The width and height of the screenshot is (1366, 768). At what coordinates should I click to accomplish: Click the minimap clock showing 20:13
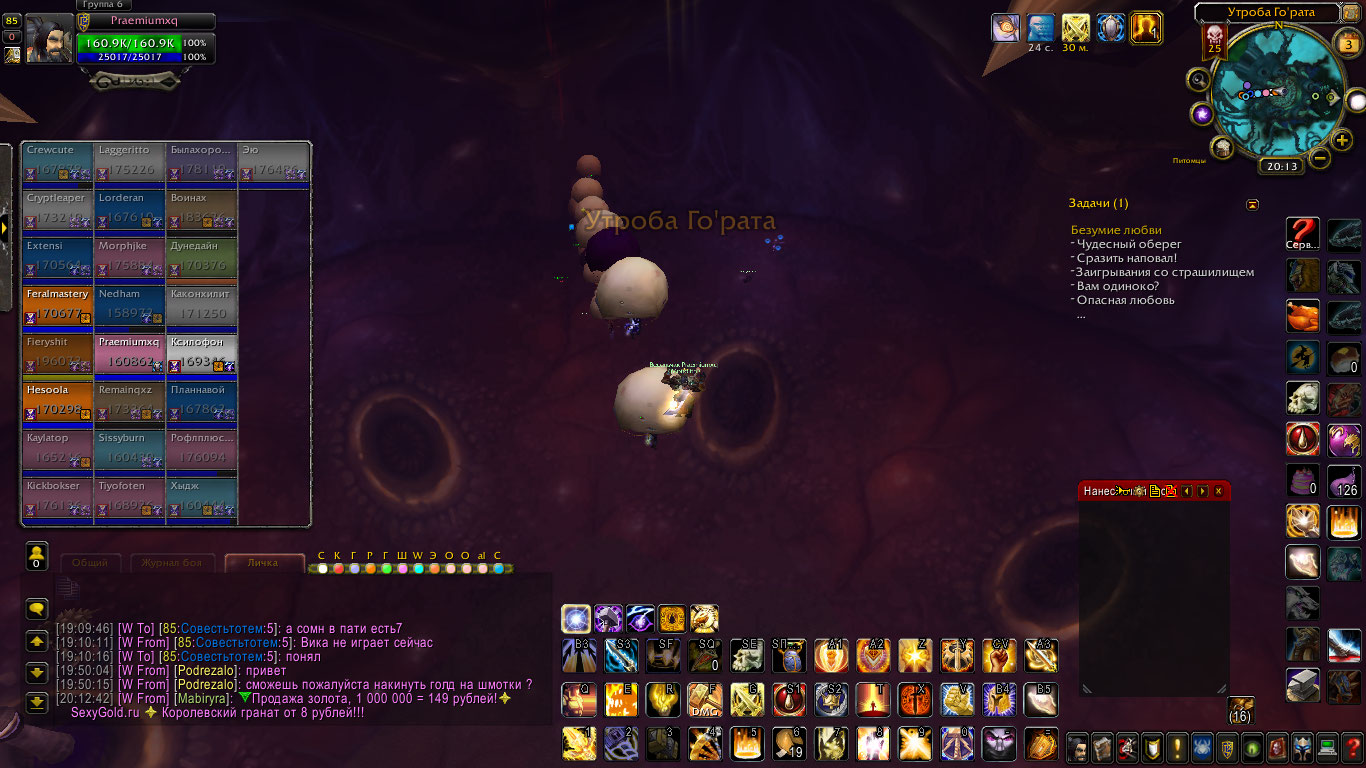[x=1281, y=167]
